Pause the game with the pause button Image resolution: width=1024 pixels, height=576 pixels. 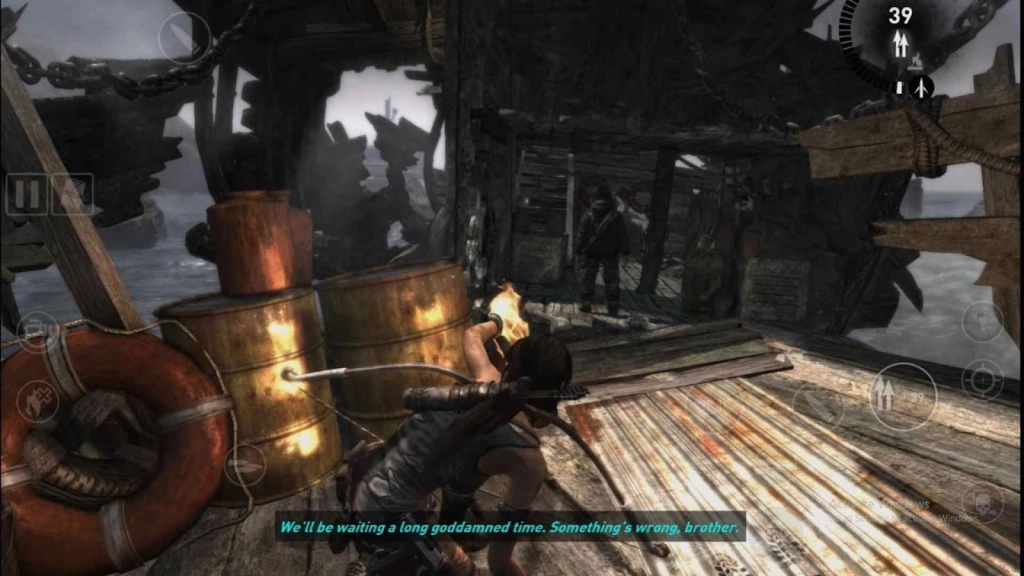click(x=26, y=194)
